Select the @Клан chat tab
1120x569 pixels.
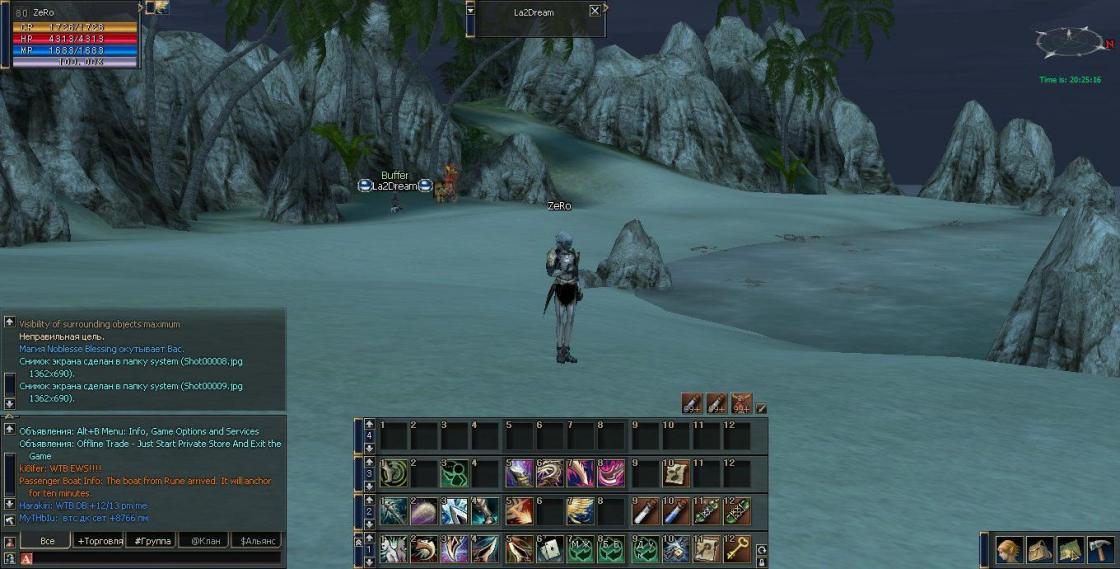pyautogui.click(x=204, y=541)
